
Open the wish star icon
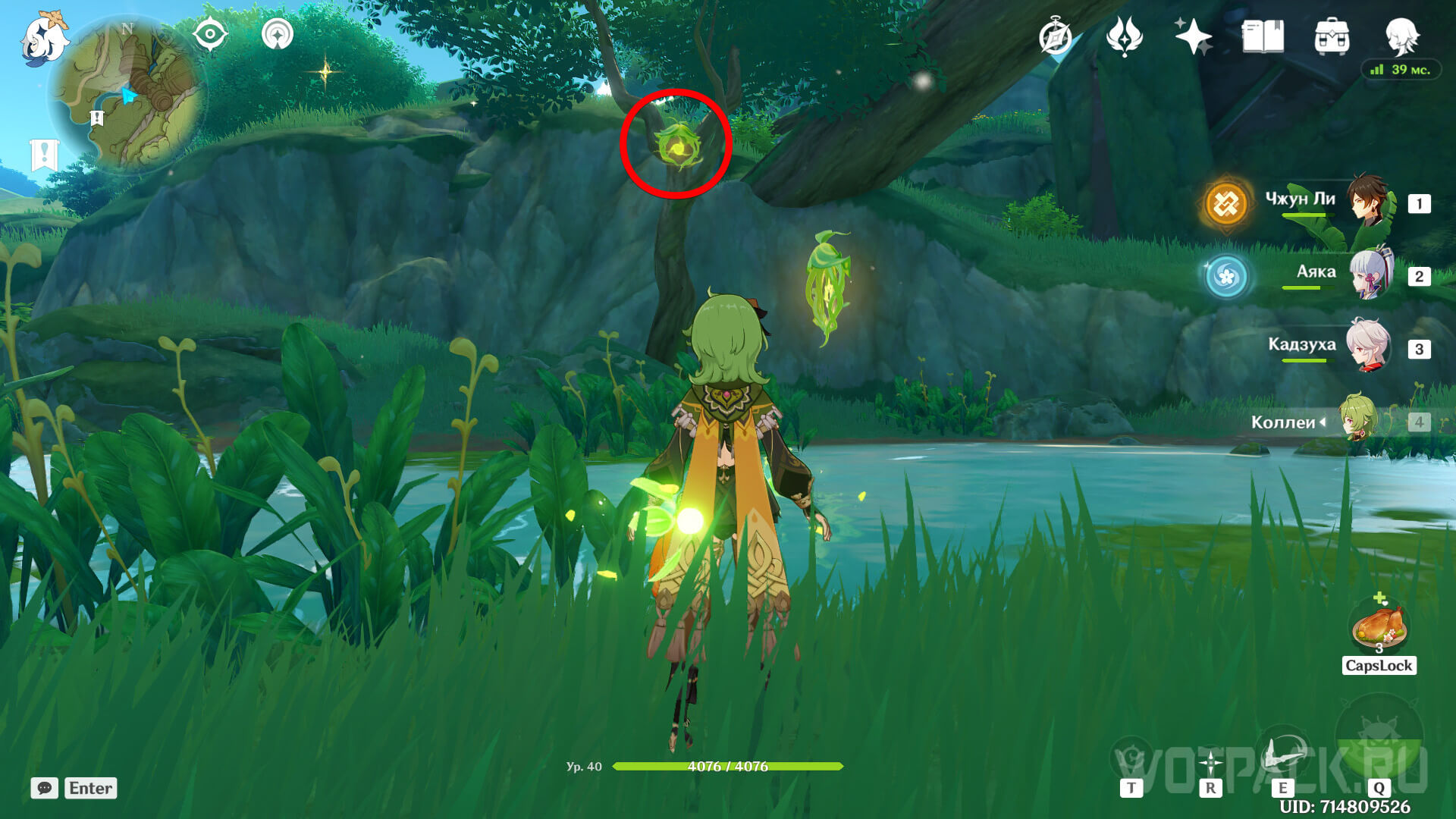[x=1193, y=36]
